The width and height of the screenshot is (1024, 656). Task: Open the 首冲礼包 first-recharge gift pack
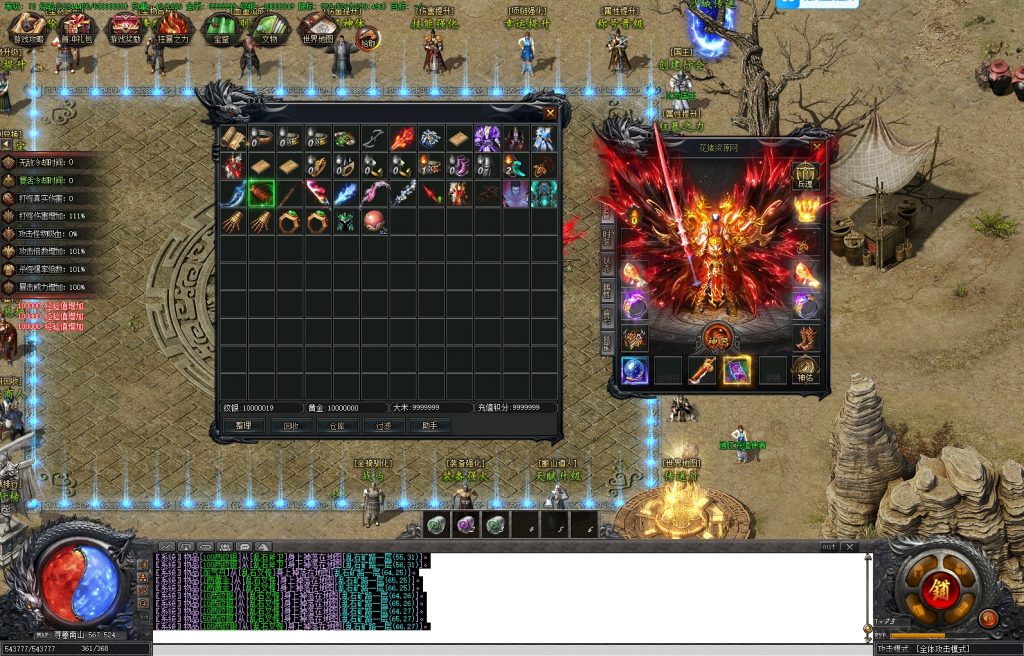tap(77, 30)
